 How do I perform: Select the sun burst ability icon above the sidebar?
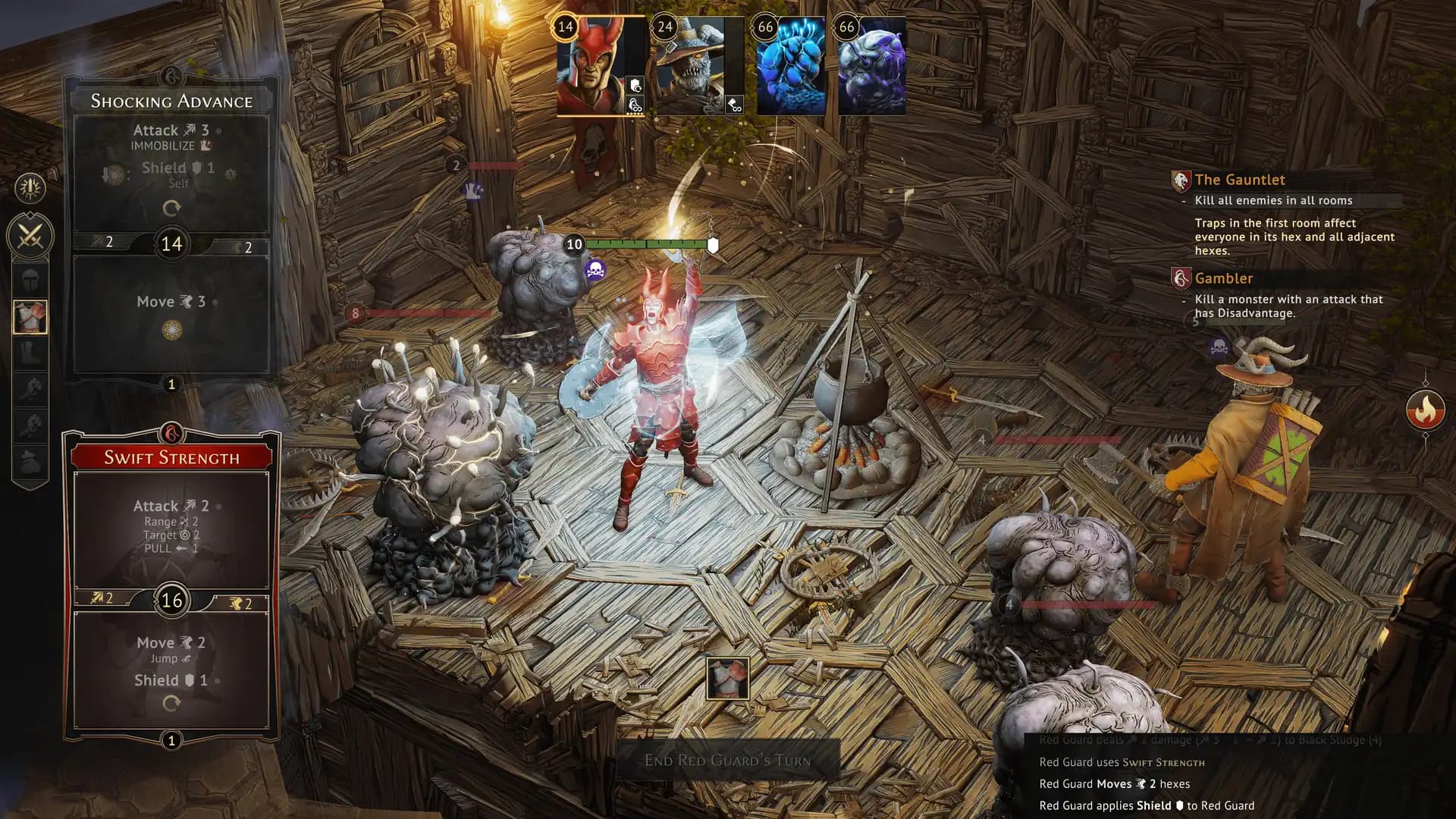[30, 189]
